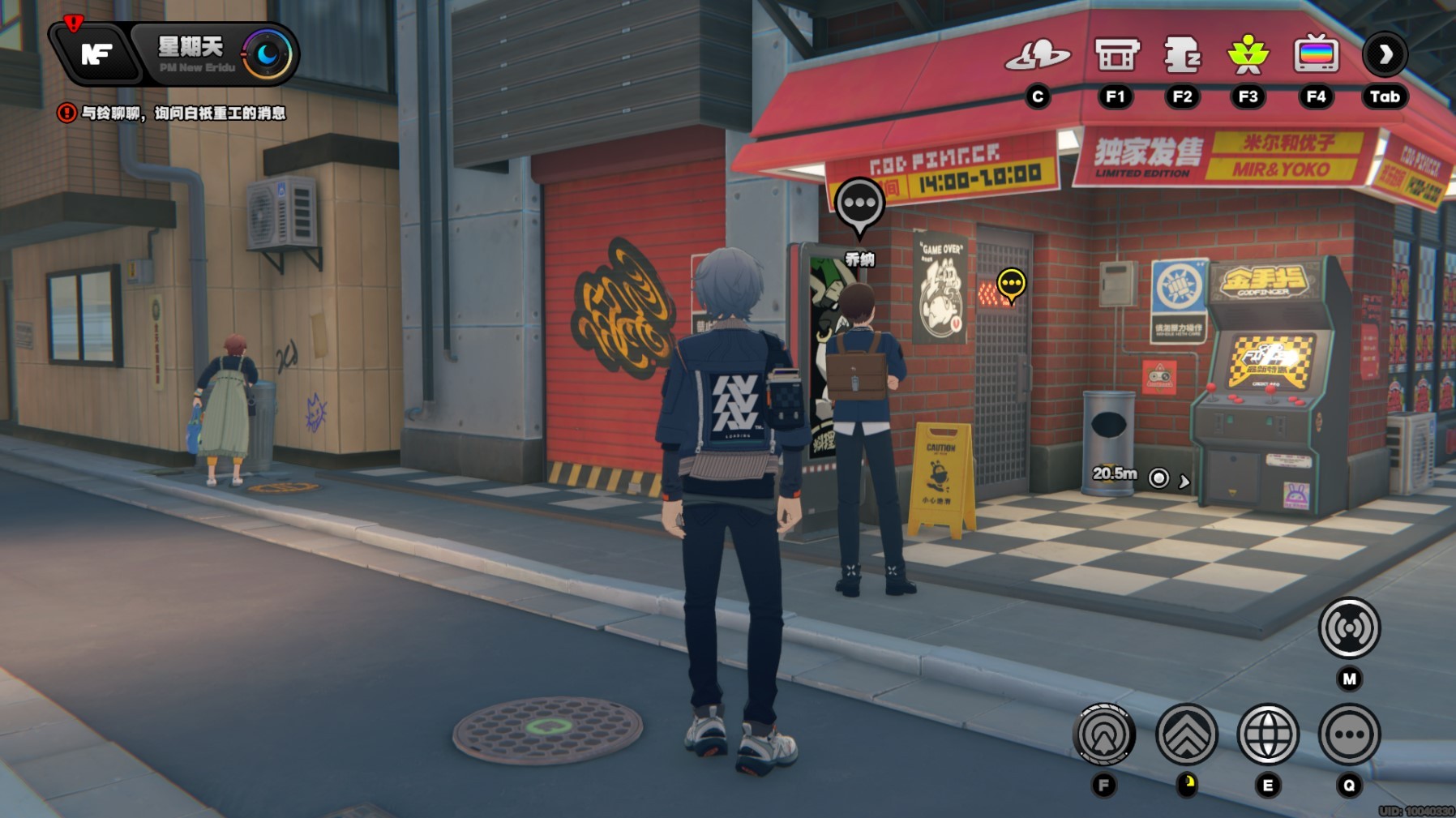Talk to 乔纳 via the speech bubble

[x=859, y=205]
